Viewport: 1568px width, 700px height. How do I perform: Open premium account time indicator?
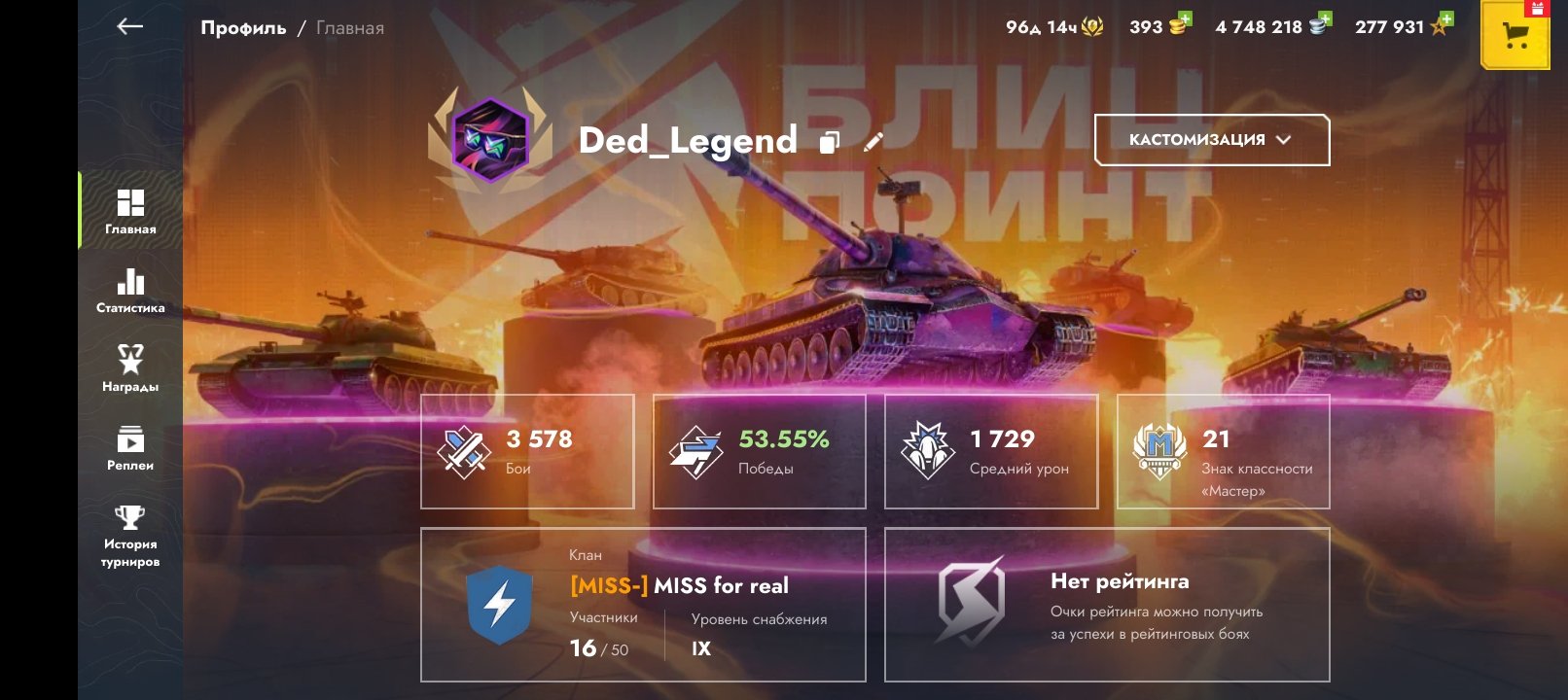[x=1054, y=27]
